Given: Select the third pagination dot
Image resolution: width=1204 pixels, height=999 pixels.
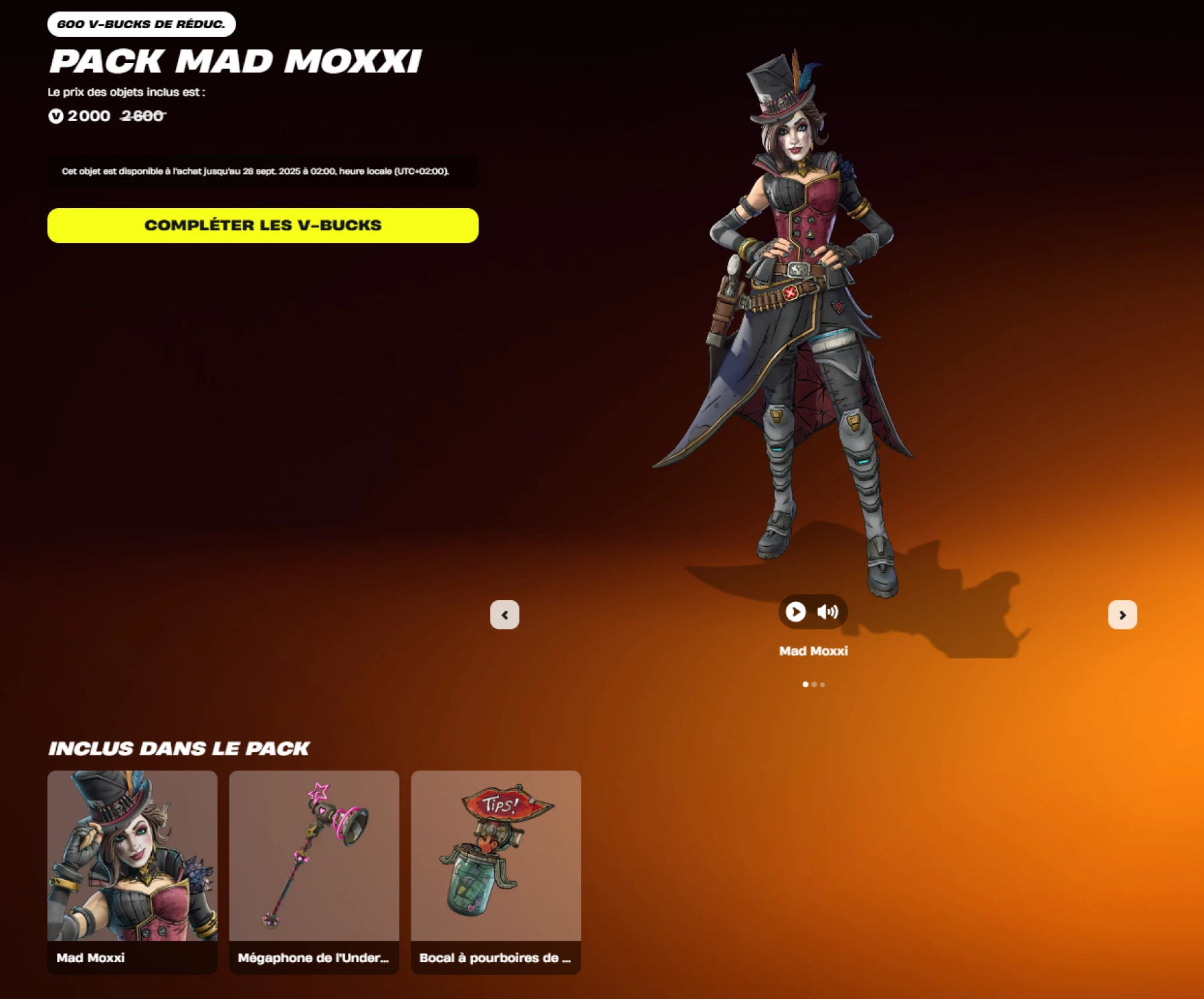Looking at the screenshot, I should tap(823, 684).
